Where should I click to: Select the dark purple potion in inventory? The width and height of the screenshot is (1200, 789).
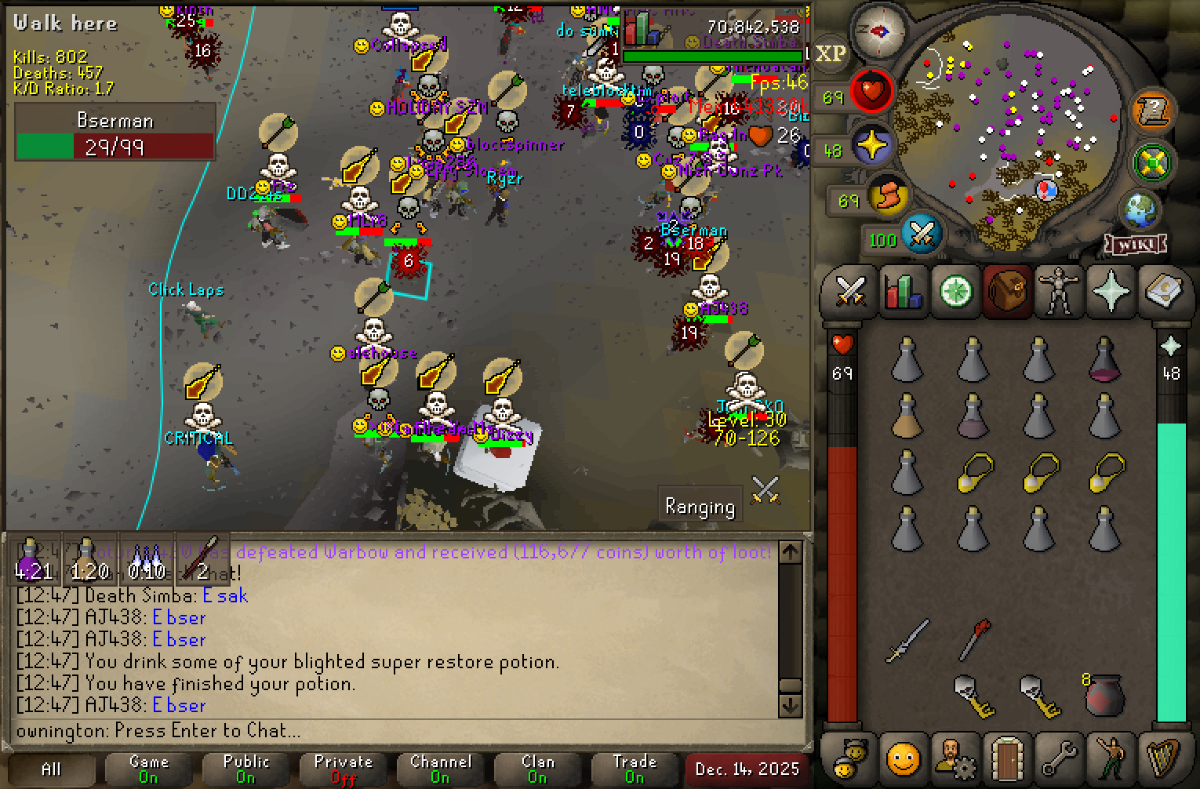(1105, 359)
